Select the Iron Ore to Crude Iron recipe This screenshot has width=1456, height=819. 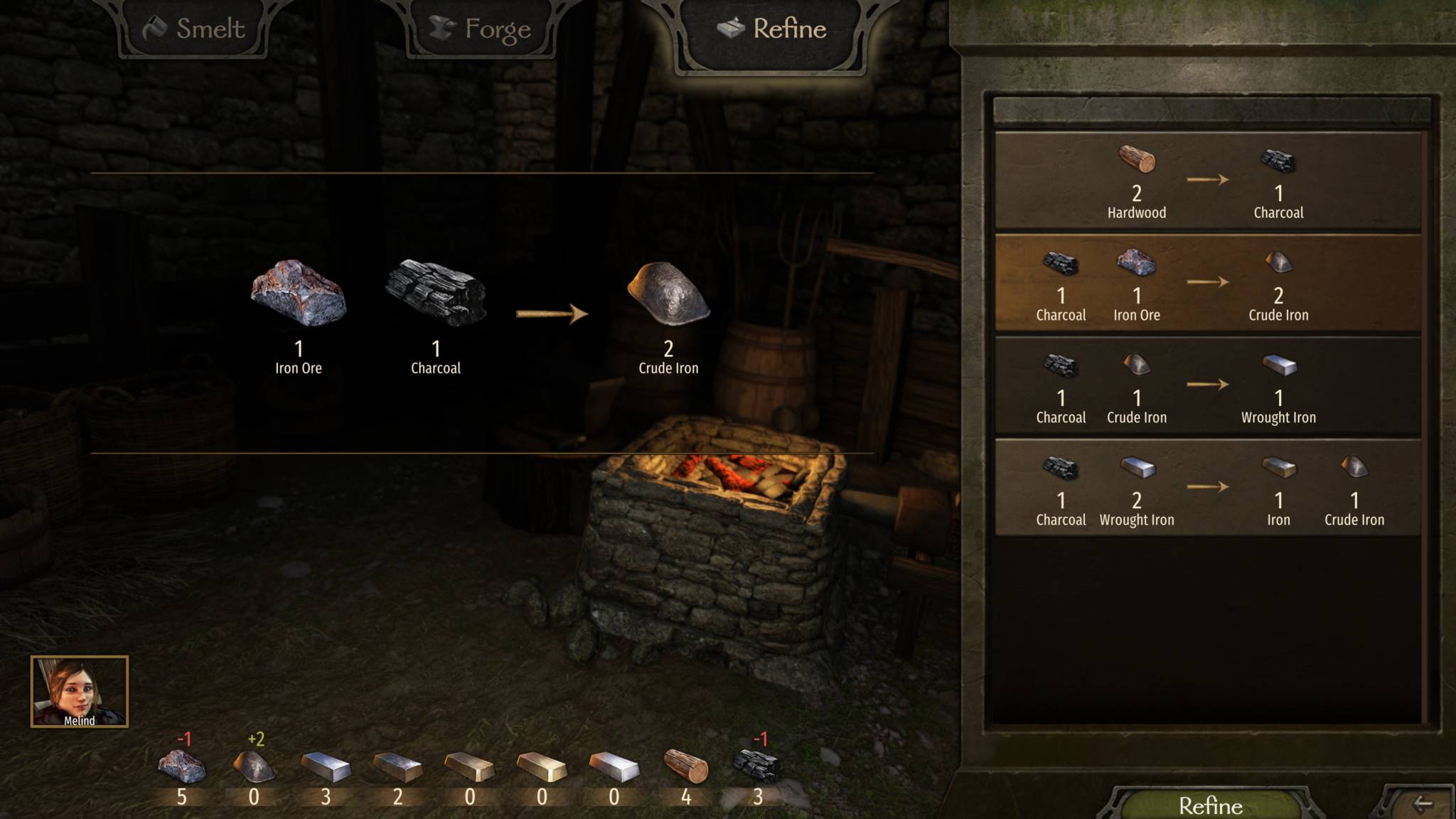(1207, 284)
